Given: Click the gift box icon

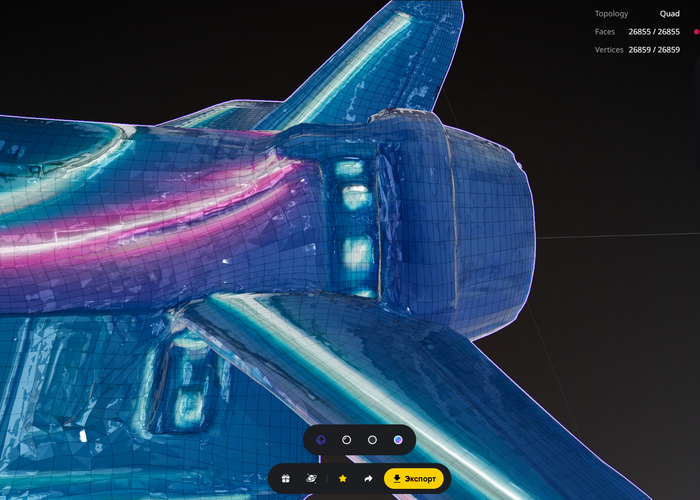Looking at the screenshot, I should click(285, 479).
